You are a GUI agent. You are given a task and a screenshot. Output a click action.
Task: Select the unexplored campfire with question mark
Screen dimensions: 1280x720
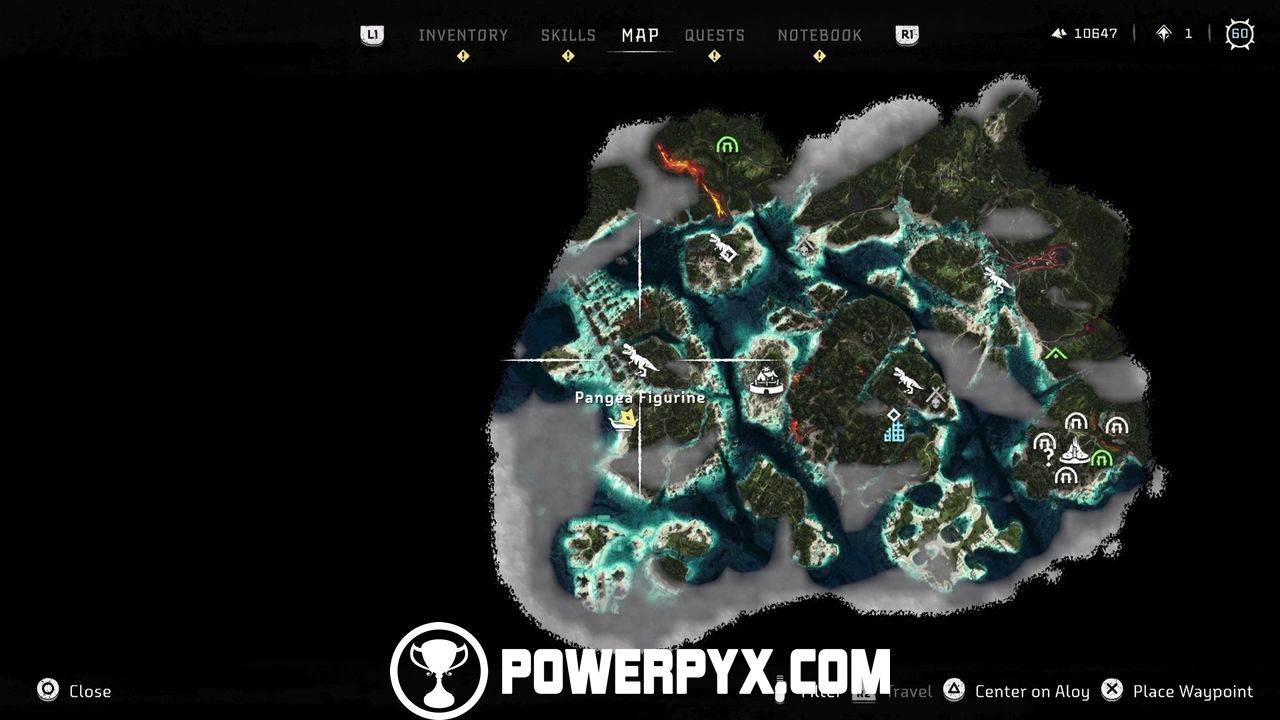pos(1044,443)
